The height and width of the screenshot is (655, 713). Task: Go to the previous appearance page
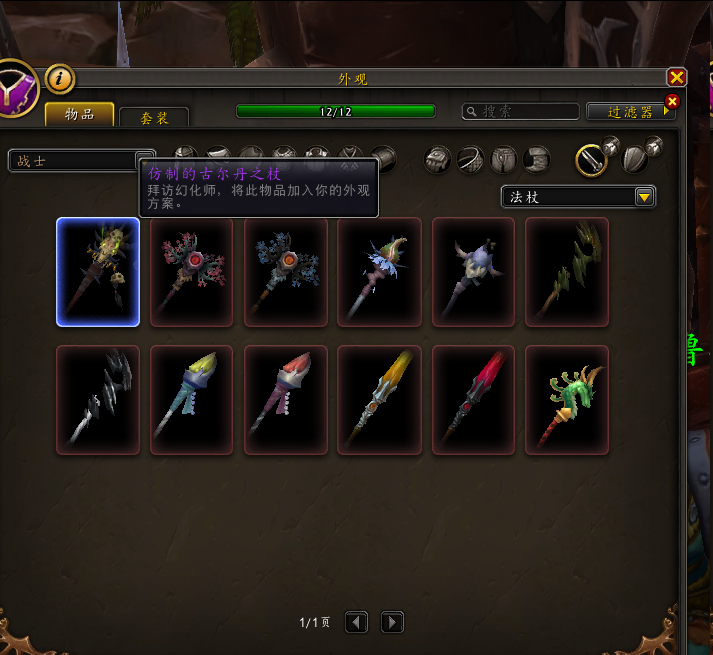tap(357, 622)
